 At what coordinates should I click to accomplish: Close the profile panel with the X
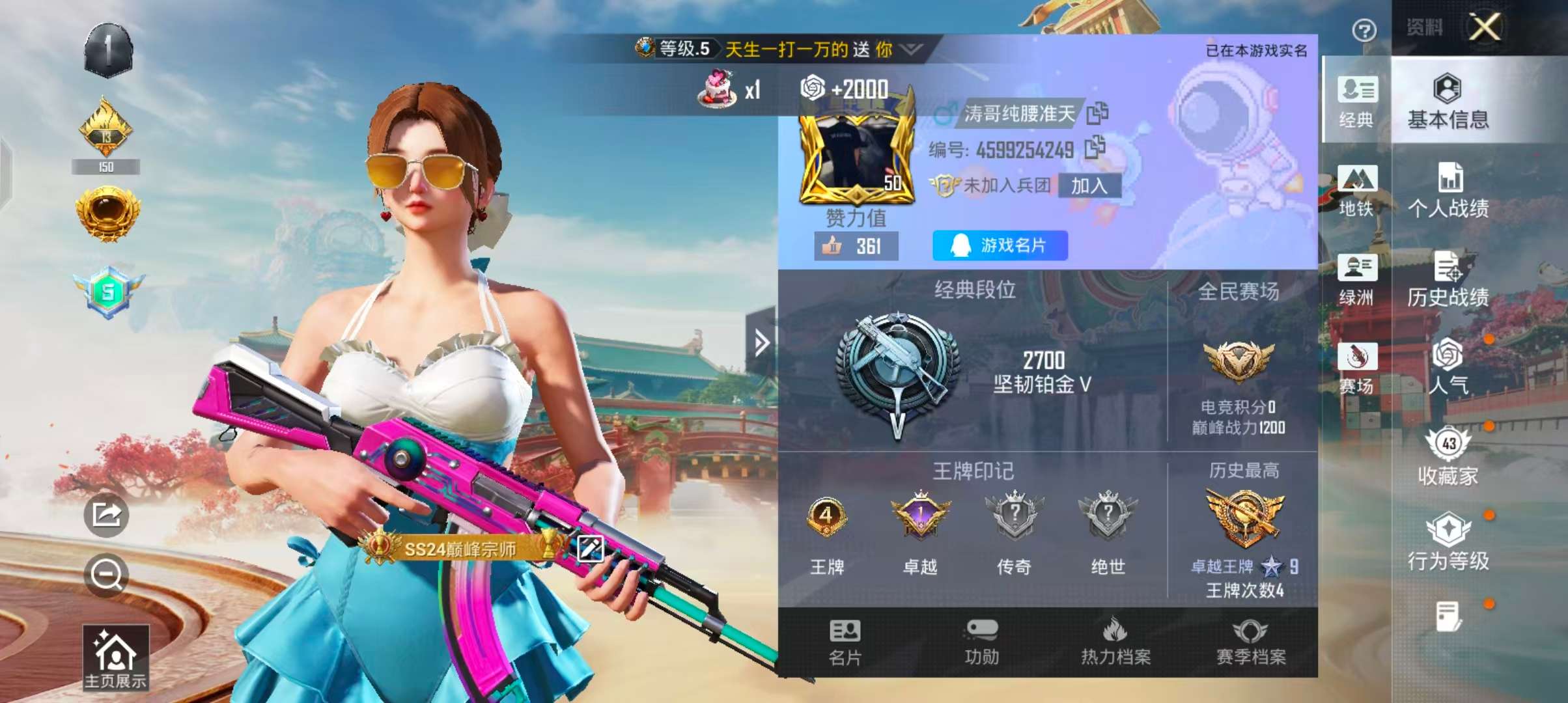pos(1485,28)
